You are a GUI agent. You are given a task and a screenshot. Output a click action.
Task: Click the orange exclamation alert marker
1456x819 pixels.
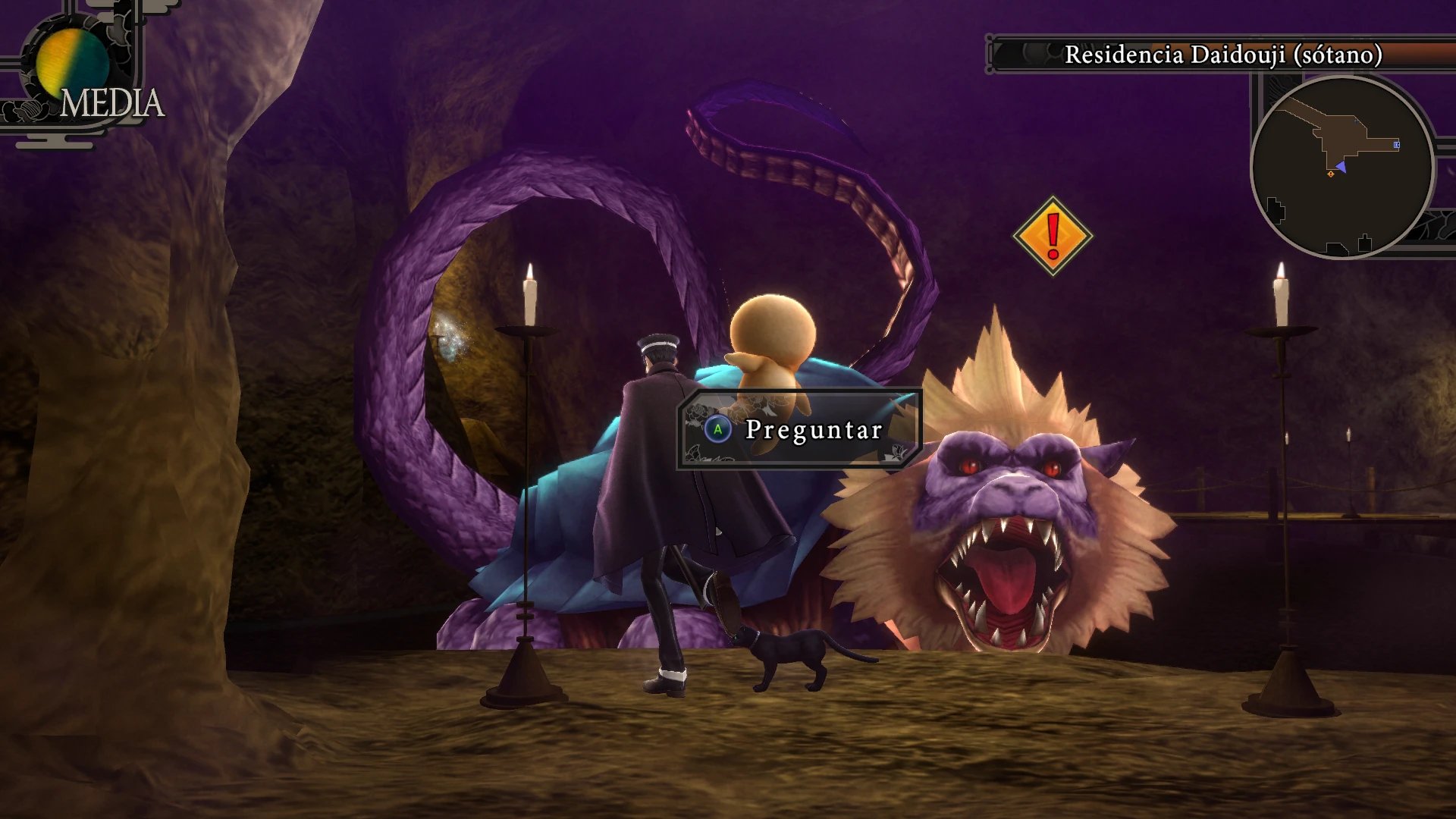coord(1053,236)
